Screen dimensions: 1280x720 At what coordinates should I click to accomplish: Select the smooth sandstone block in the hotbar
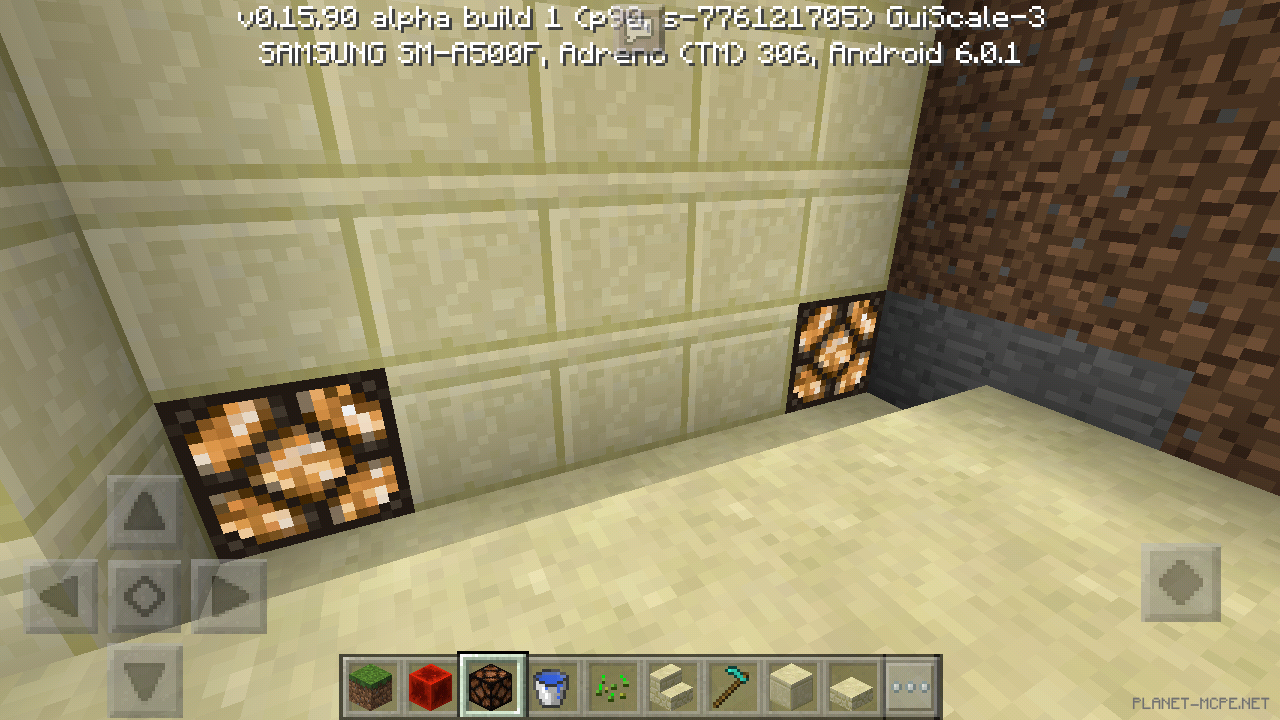tap(791, 687)
